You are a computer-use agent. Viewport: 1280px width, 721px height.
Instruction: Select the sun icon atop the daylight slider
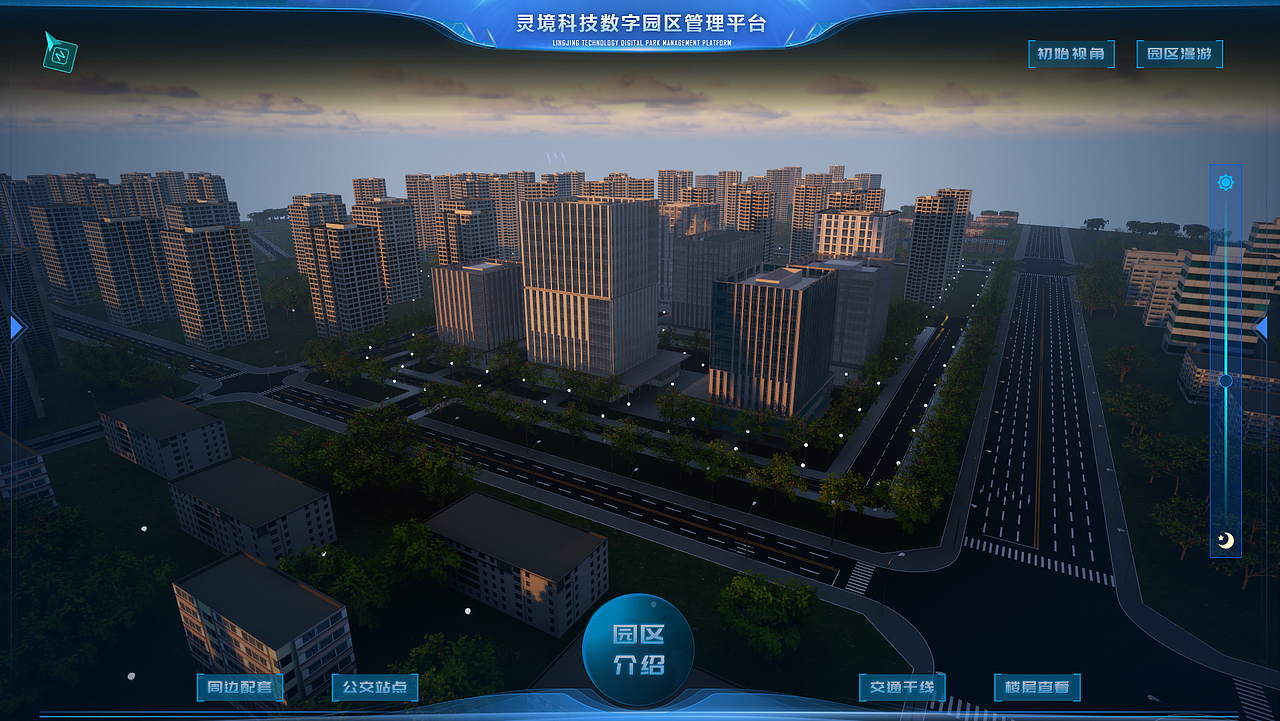(x=1224, y=181)
